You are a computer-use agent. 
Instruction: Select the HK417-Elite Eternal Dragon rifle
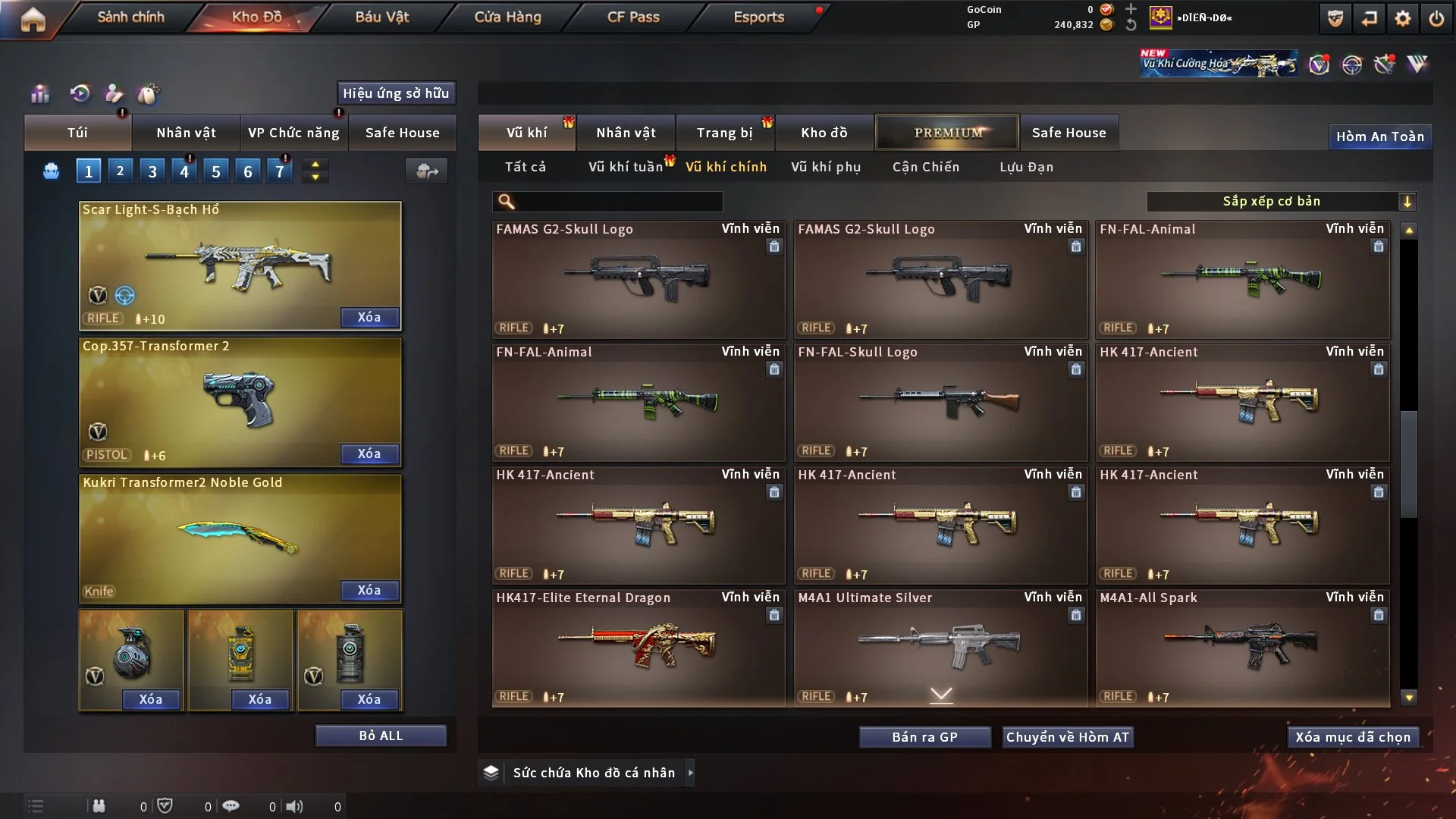(638, 647)
